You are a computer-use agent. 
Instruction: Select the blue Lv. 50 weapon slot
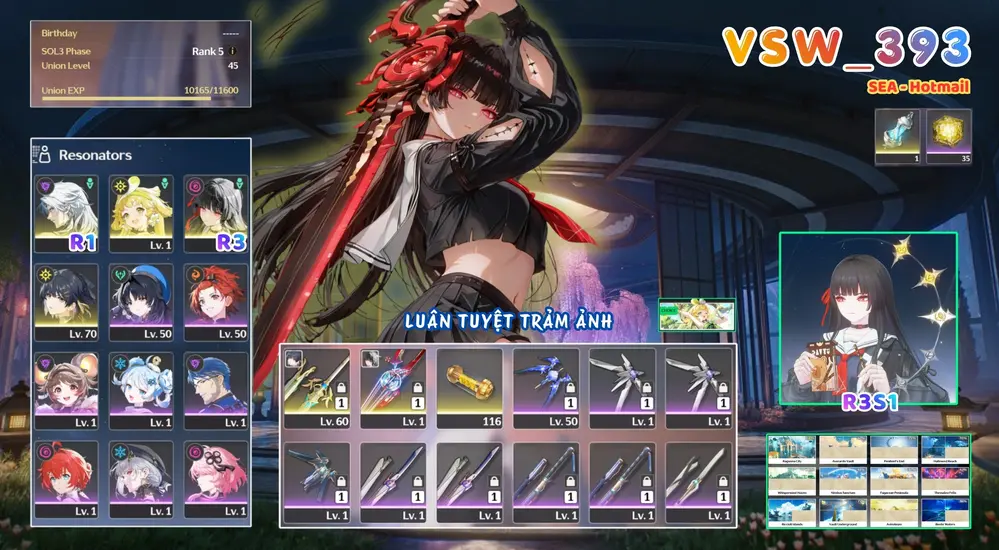pyautogui.click(x=546, y=388)
